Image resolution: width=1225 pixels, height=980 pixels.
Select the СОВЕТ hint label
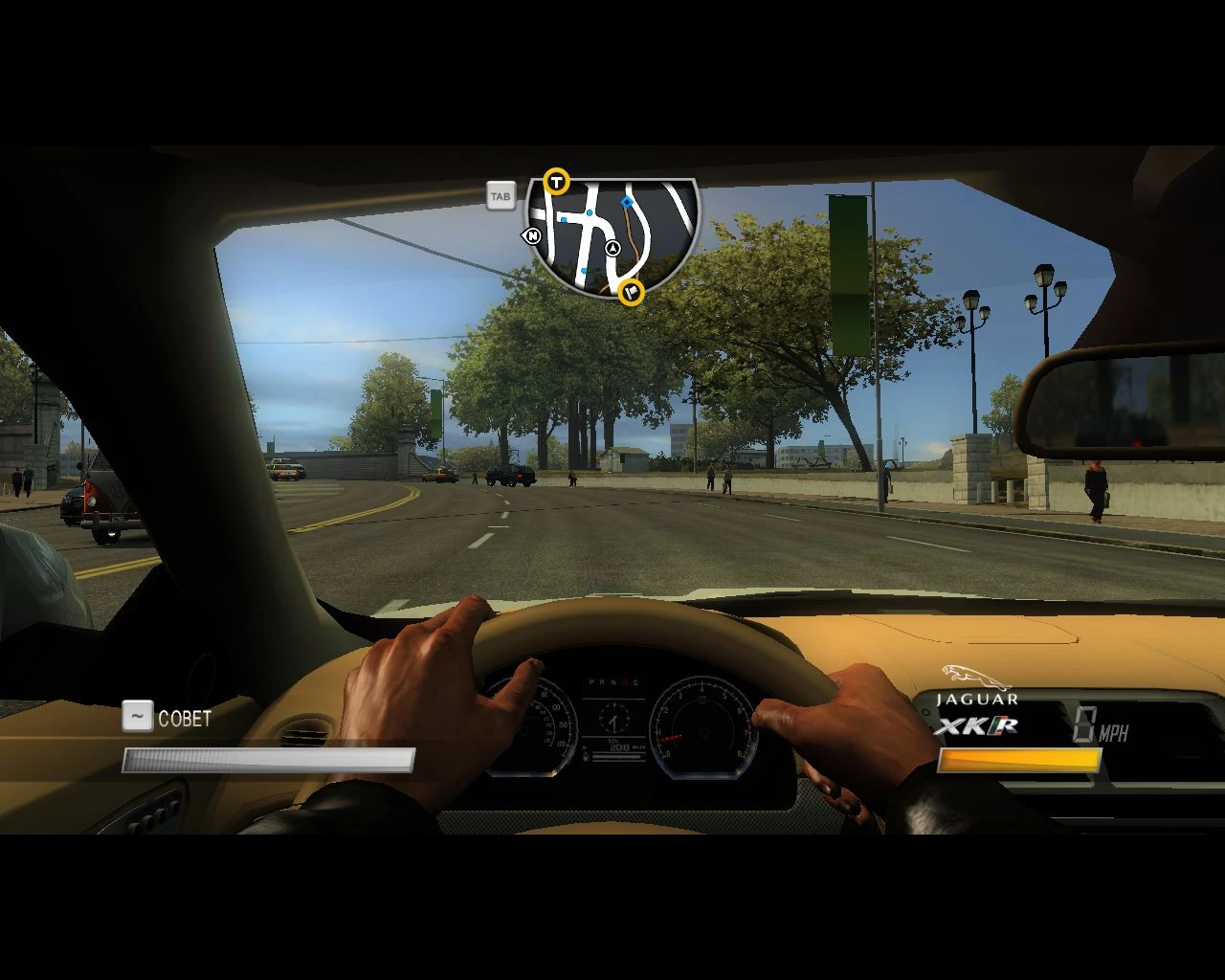pyautogui.click(x=187, y=719)
